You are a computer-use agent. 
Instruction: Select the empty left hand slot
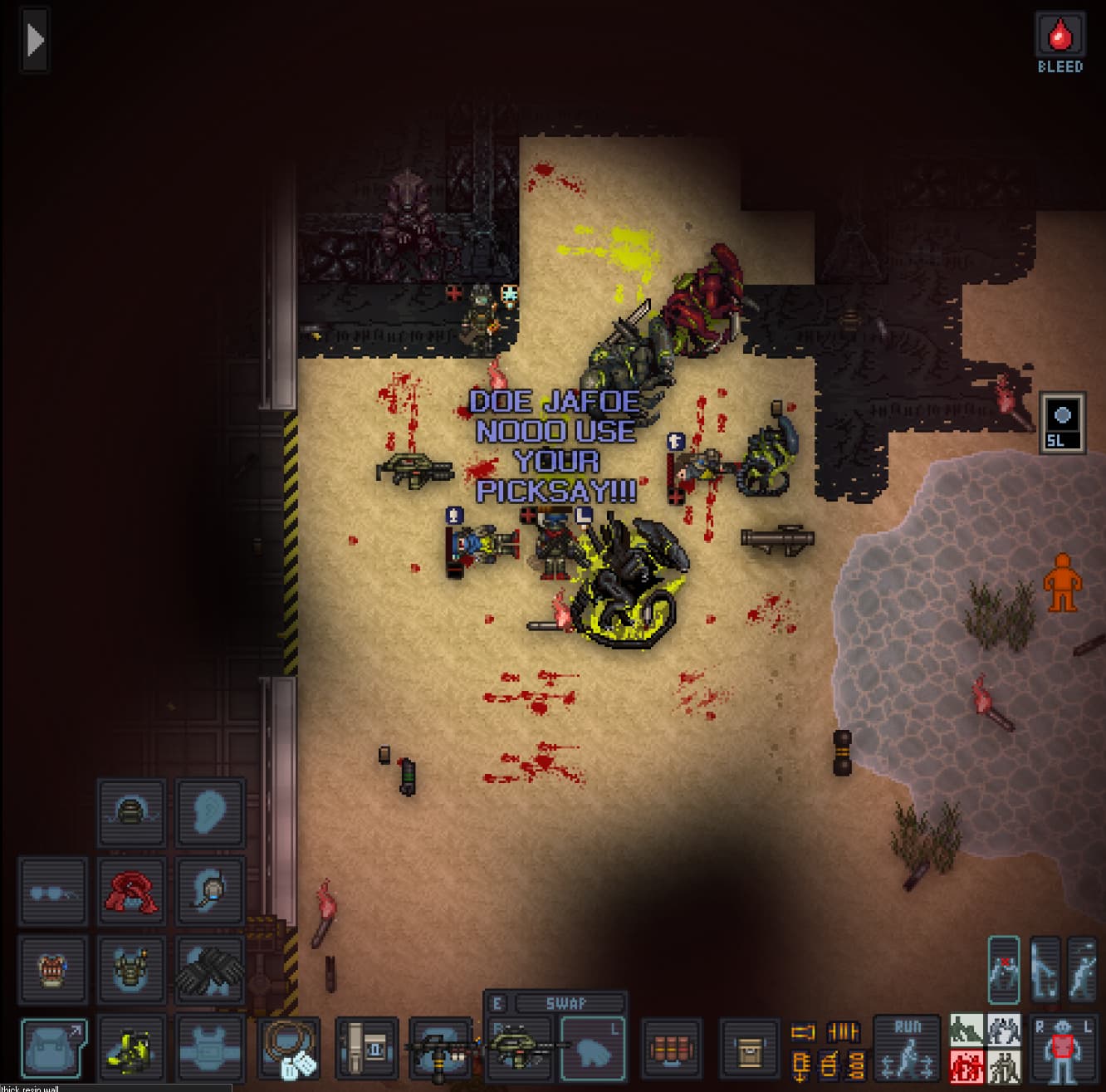coord(593,1048)
